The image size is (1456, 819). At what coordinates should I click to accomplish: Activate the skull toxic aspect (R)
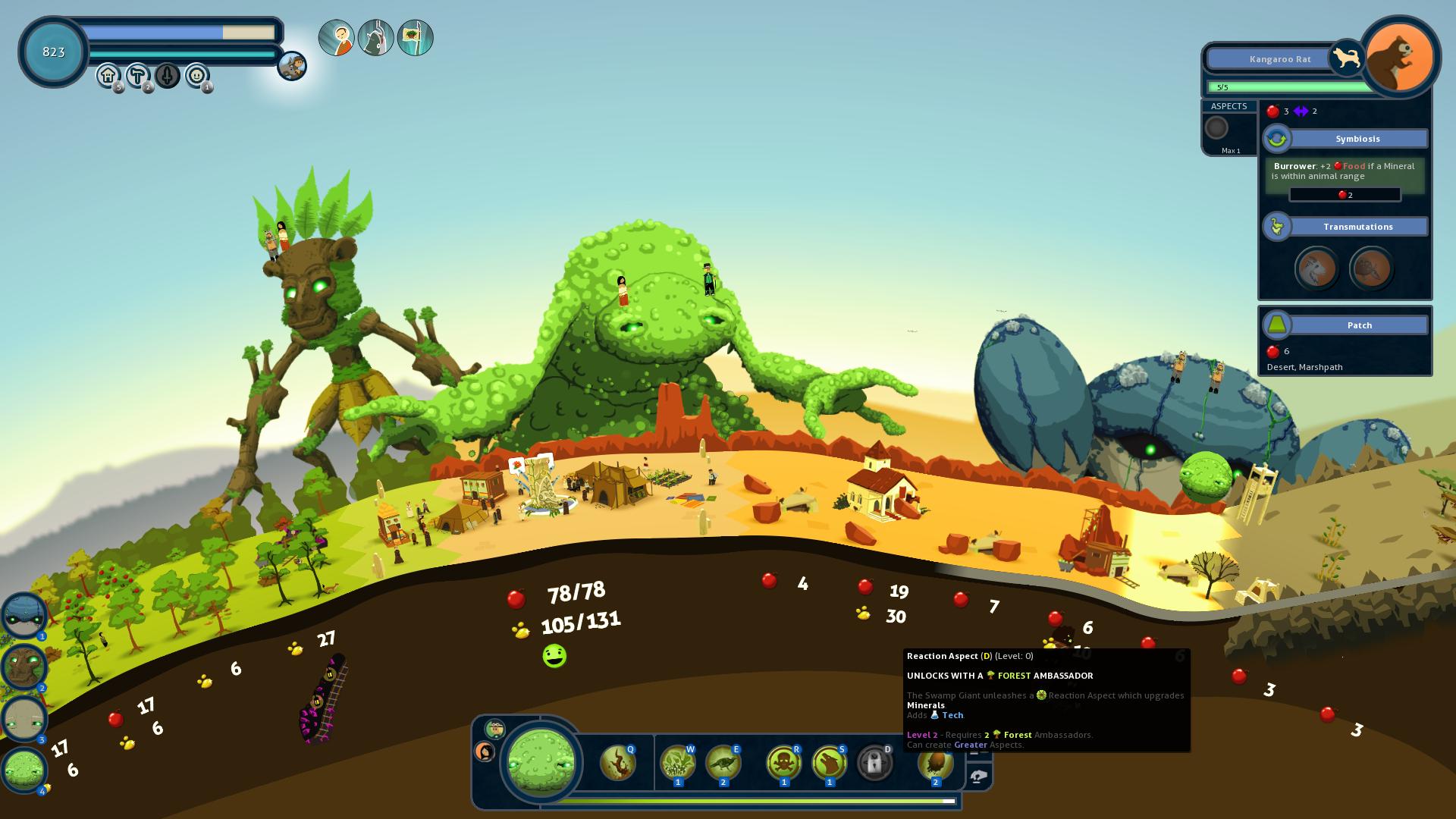pyautogui.click(x=783, y=763)
